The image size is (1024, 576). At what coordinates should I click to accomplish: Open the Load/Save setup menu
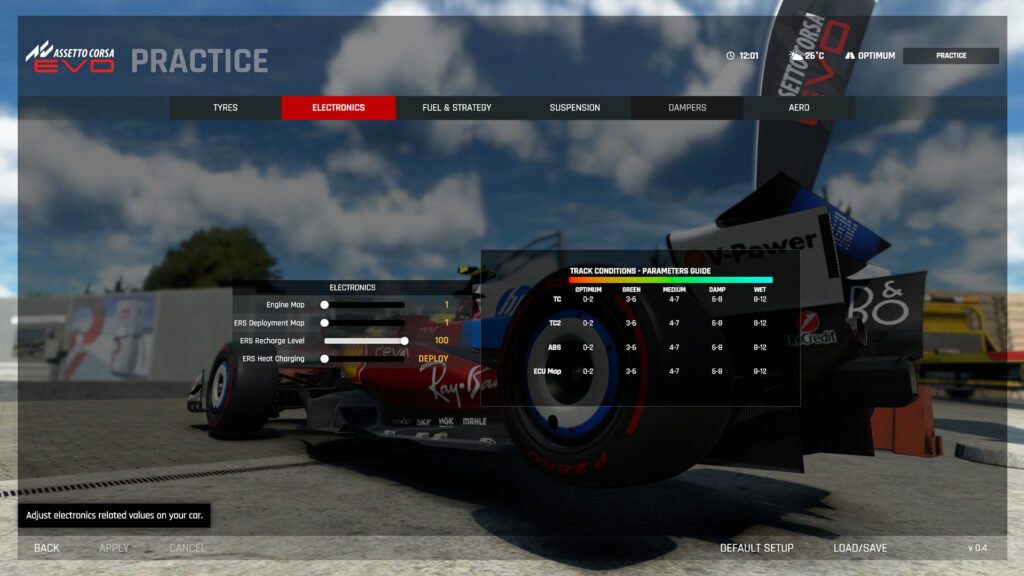(860, 548)
